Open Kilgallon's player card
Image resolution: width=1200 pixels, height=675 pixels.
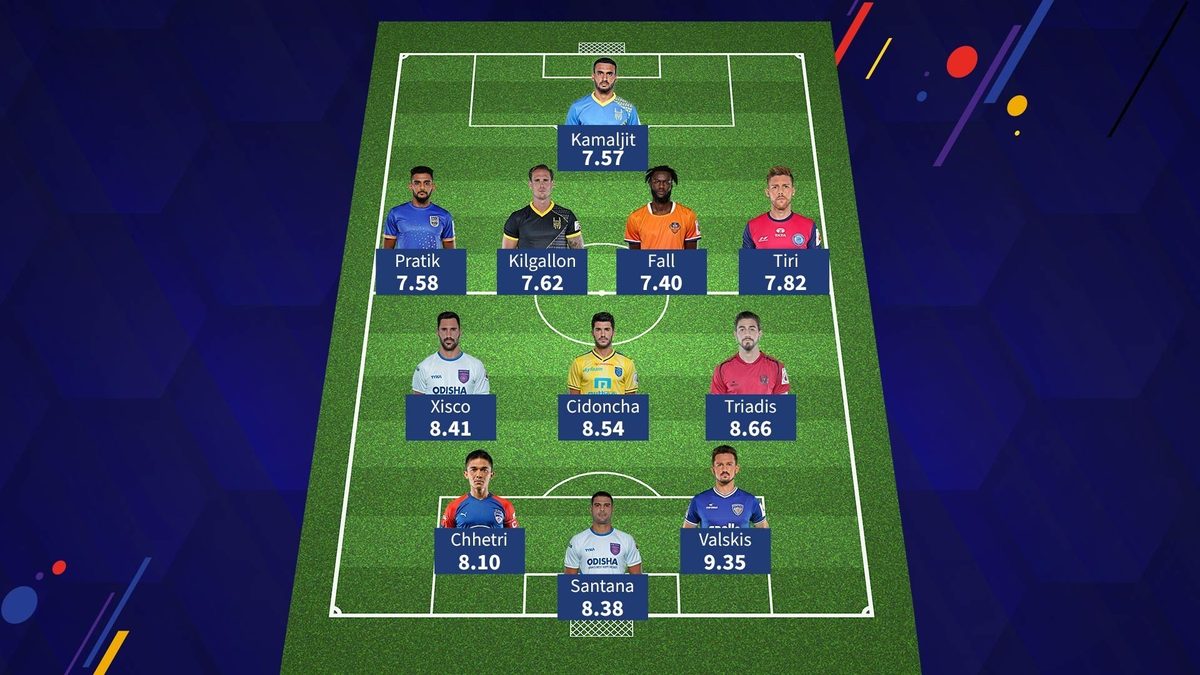542,271
